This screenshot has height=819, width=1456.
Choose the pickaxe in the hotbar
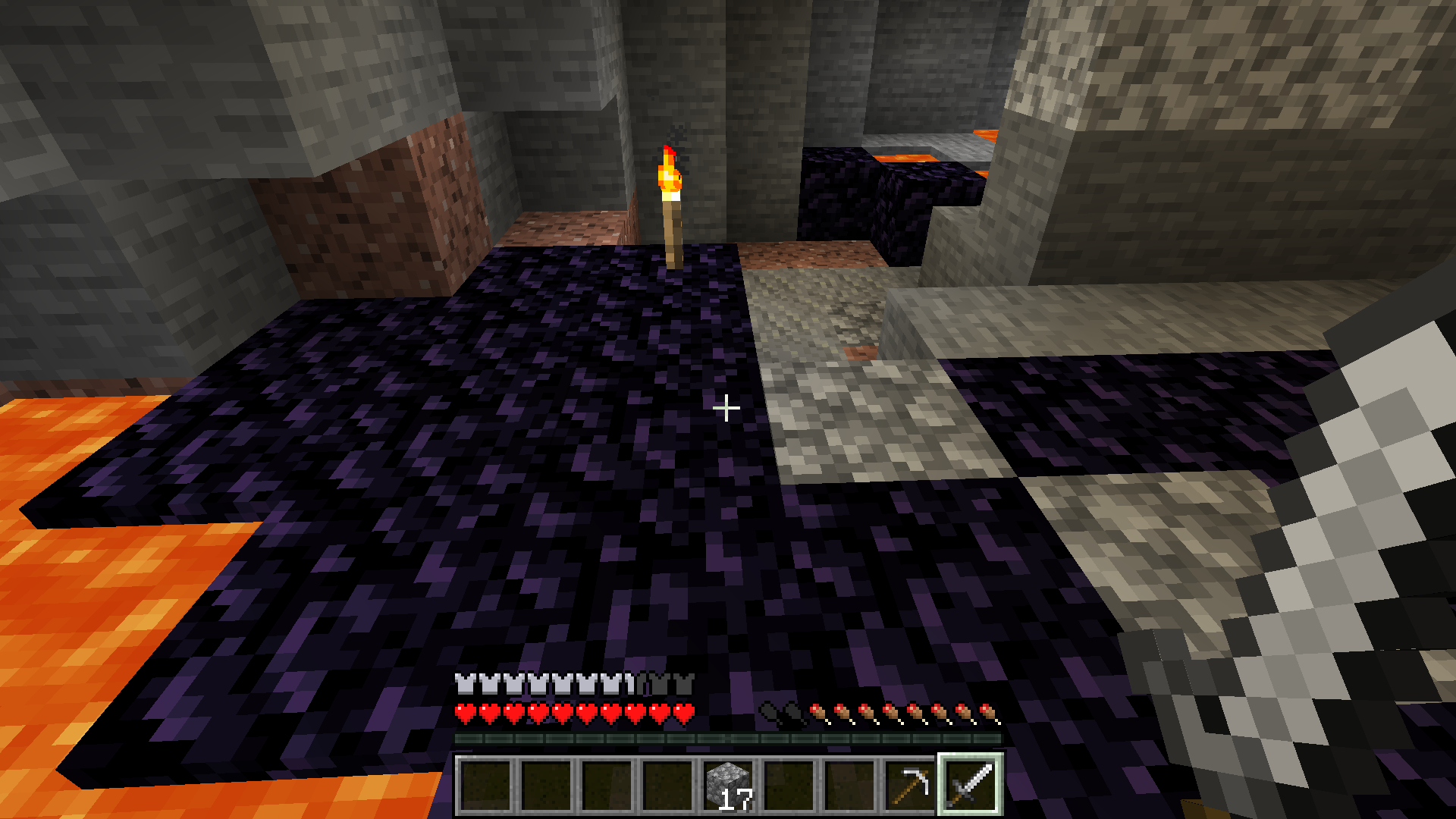[x=910, y=784]
